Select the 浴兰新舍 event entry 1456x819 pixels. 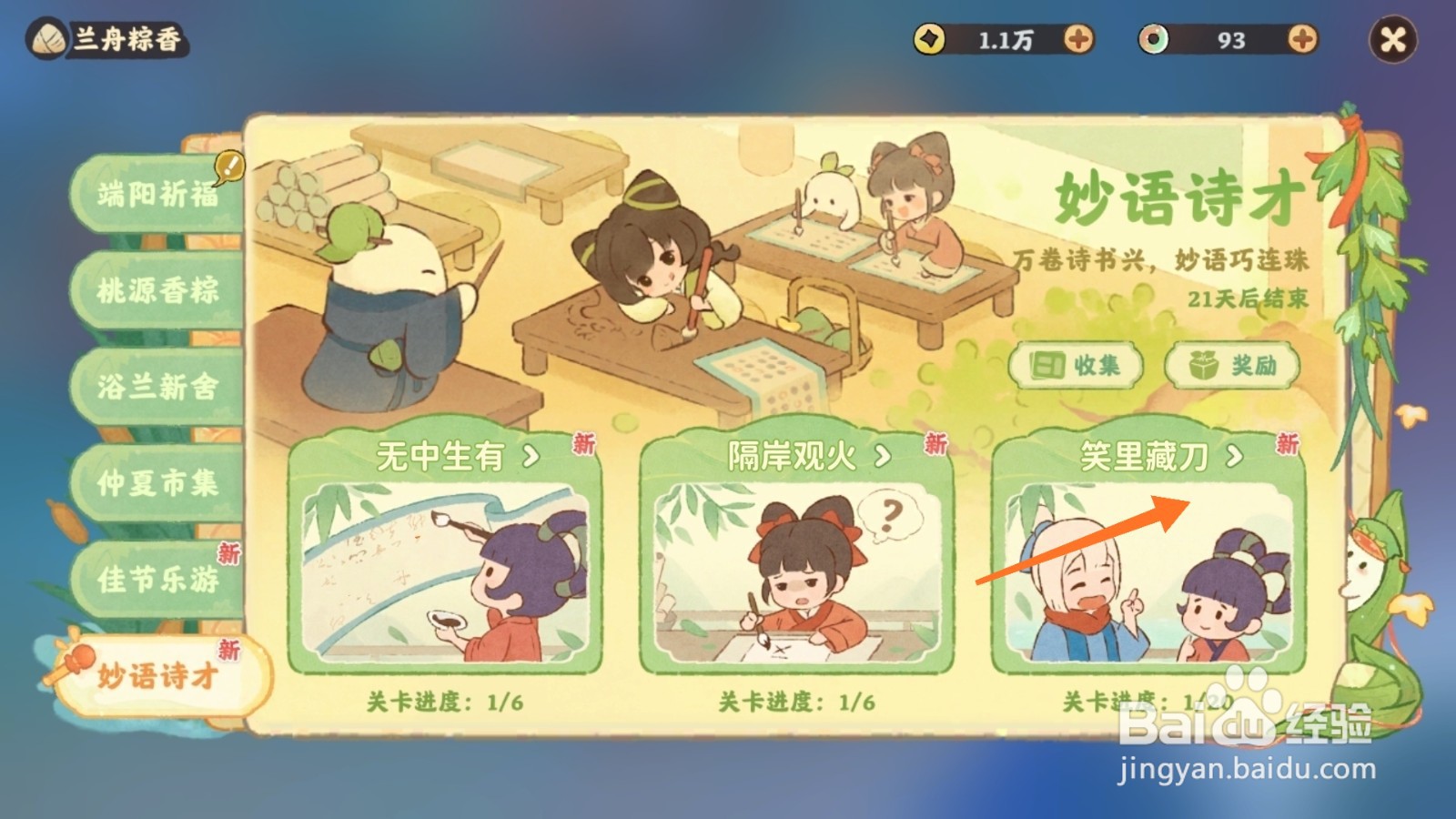[x=157, y=387]
